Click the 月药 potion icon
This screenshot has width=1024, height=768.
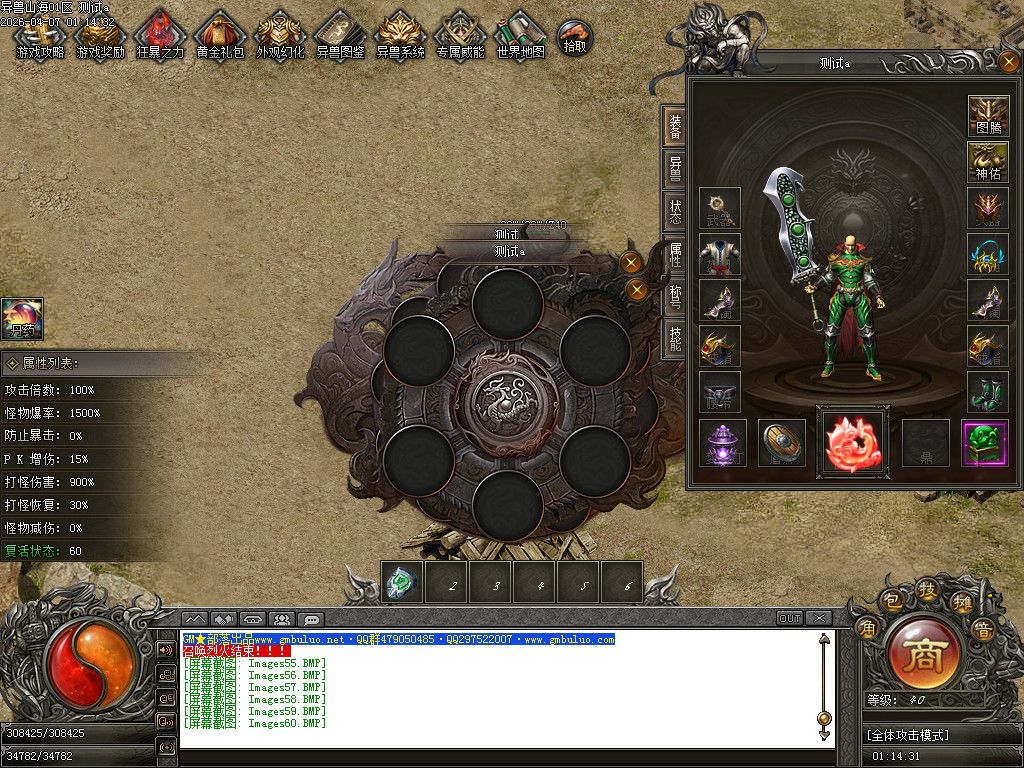point(21,319)
